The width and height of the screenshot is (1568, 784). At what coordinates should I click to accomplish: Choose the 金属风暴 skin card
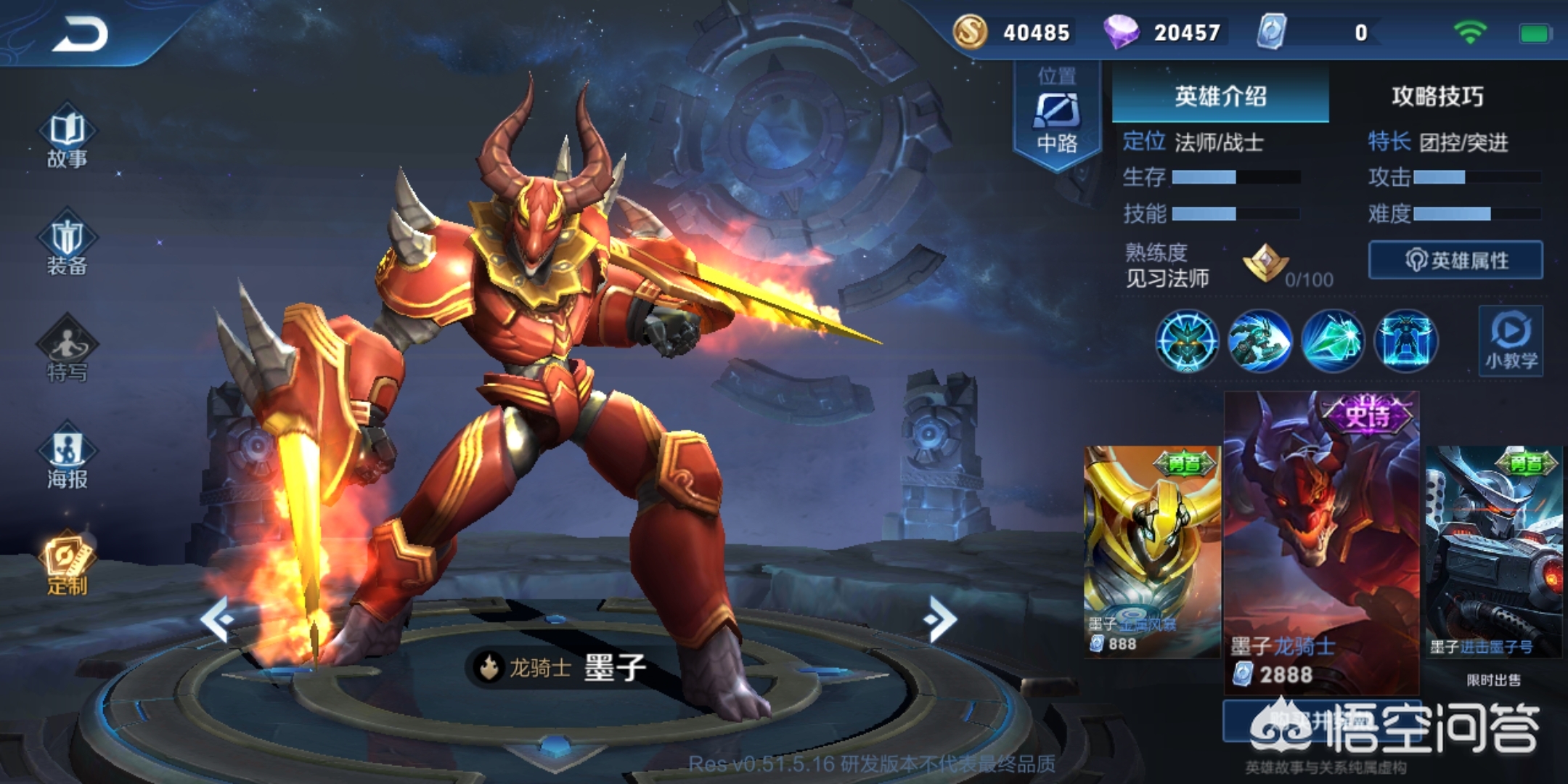coord(1151,552)
